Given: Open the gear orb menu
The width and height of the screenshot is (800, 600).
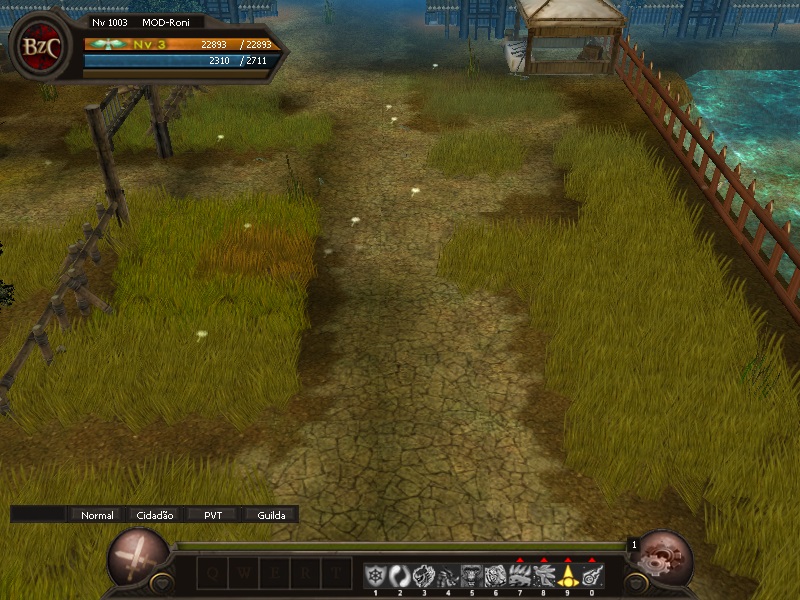Looking at the screenshot, I should pos(665,557).
